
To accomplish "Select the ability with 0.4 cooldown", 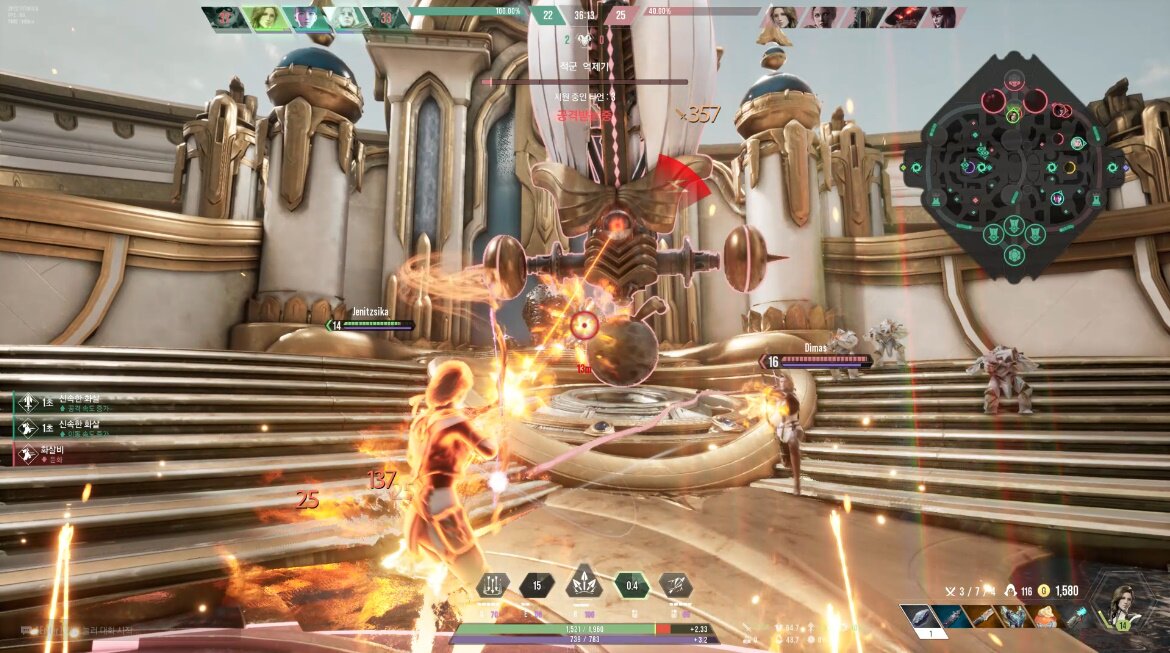I will [631, 585].
